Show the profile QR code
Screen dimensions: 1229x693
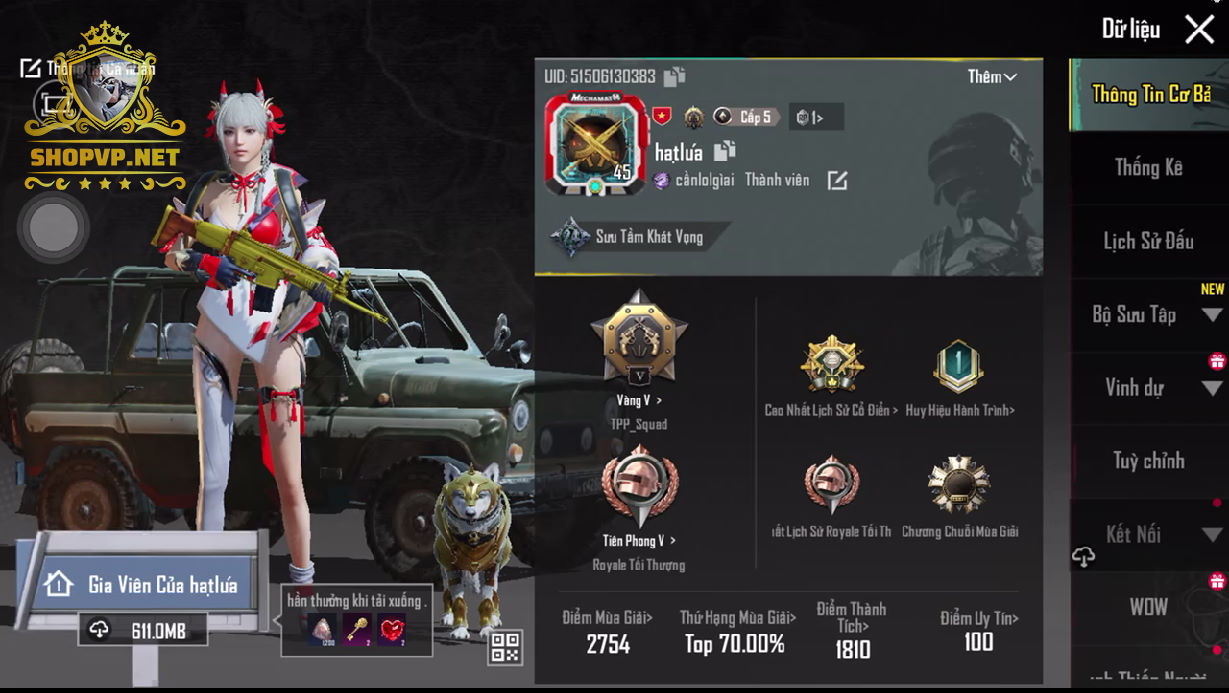pos(505,647)
